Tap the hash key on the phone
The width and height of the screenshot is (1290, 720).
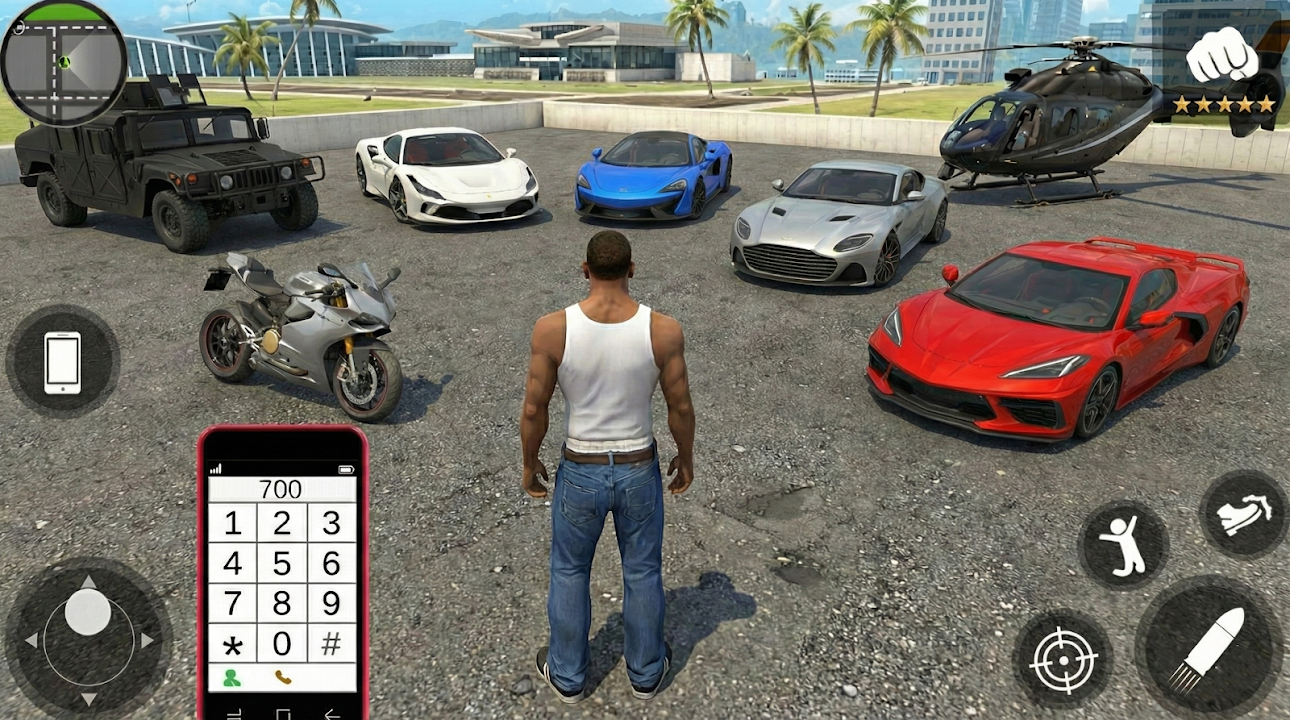(x=331, y=643)
